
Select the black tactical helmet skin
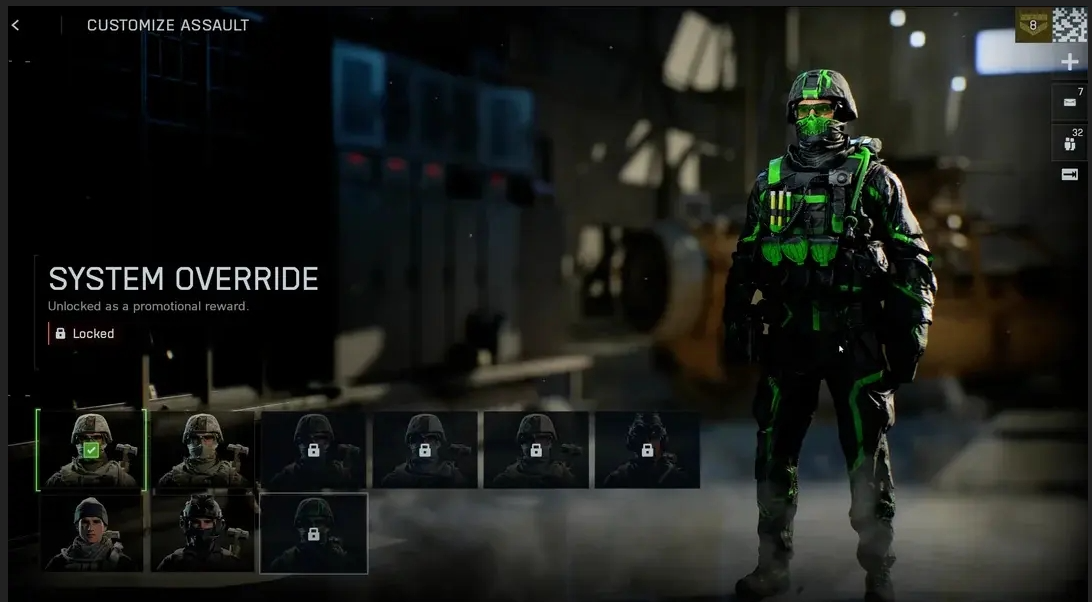click(202, 533)
